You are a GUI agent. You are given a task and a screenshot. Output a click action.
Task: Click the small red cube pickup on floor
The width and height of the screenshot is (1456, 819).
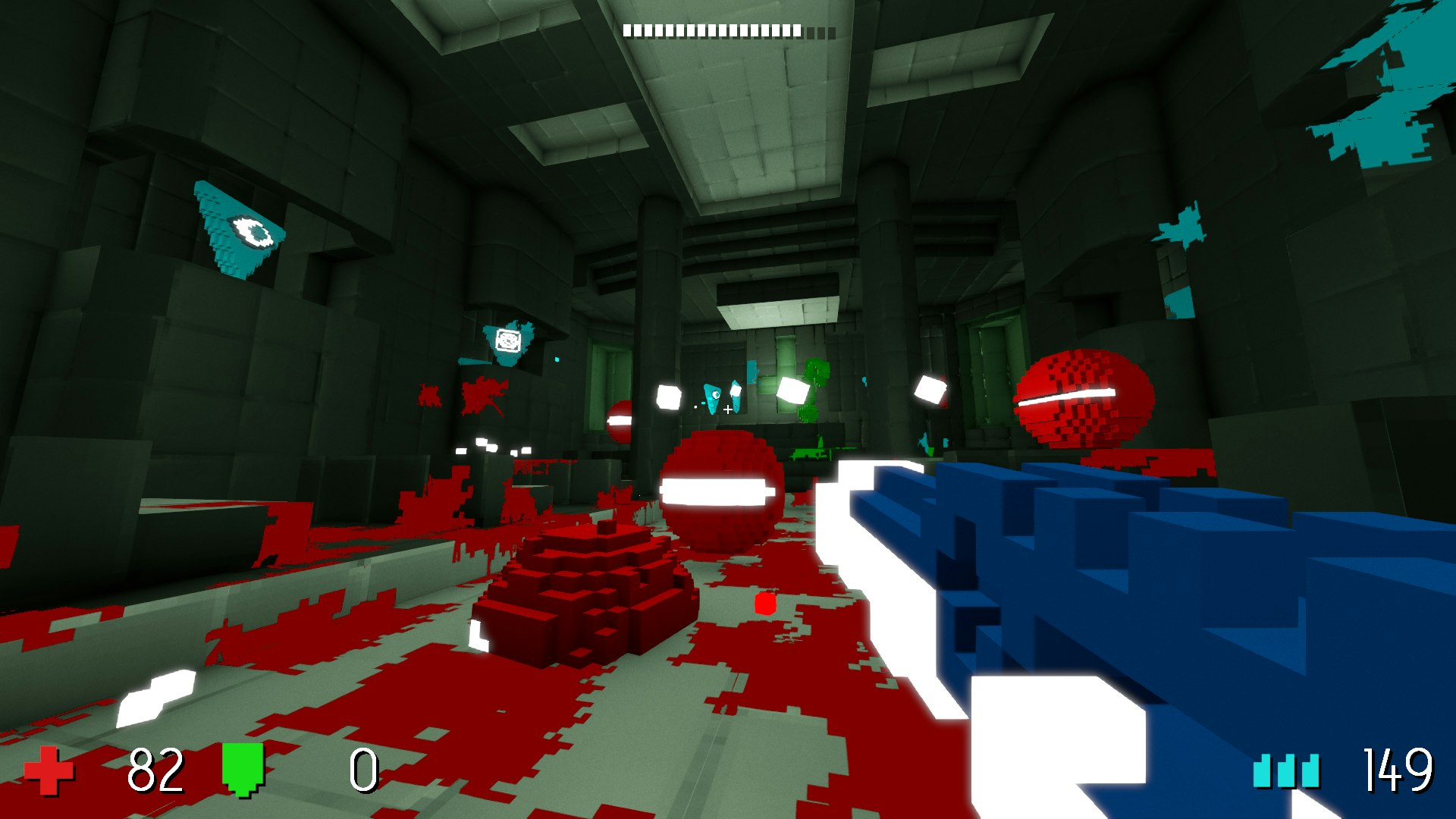coord(764,604)
